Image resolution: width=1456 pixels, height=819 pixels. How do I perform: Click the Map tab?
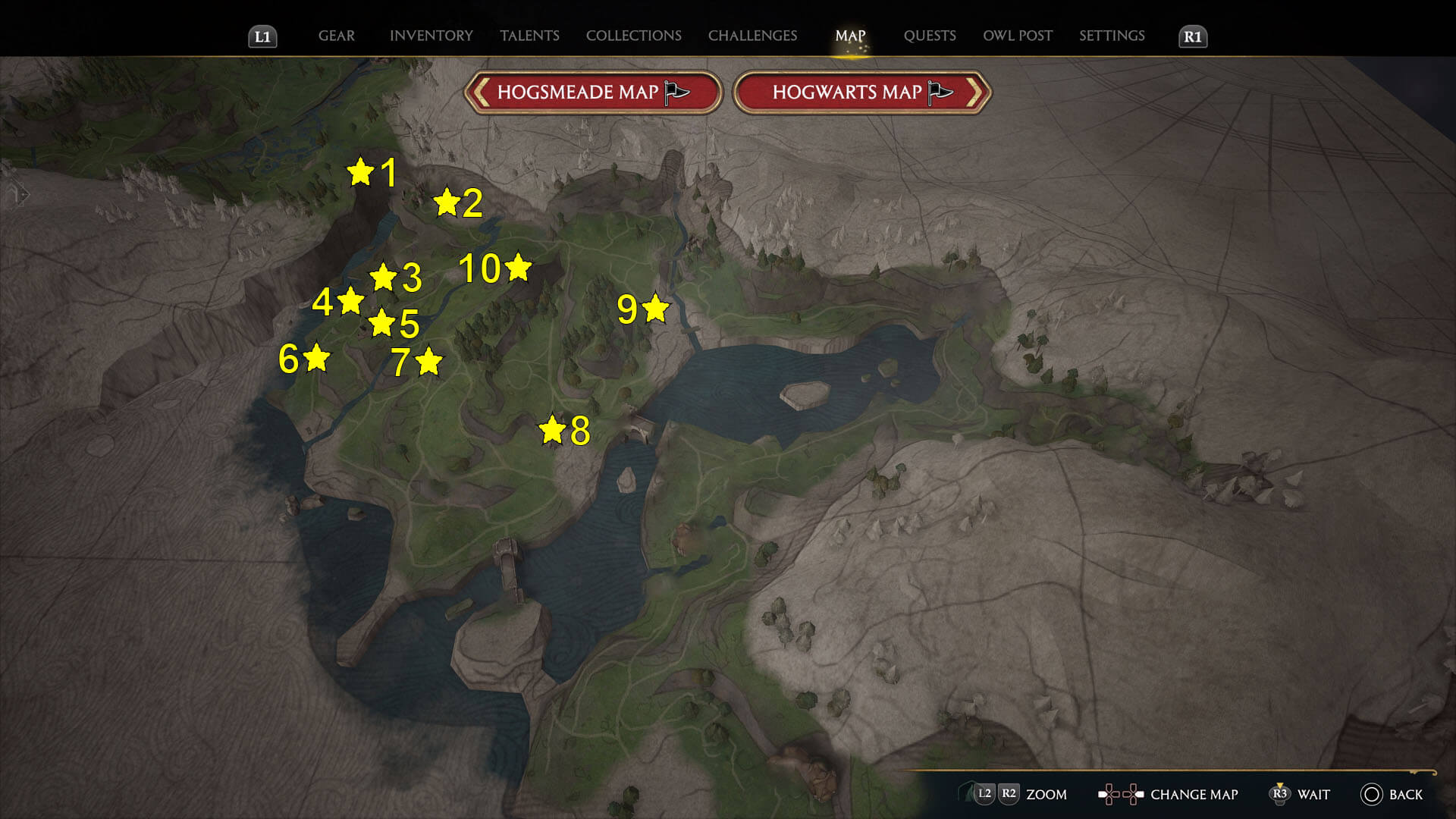pyautogui.click(x=850, y=36)
